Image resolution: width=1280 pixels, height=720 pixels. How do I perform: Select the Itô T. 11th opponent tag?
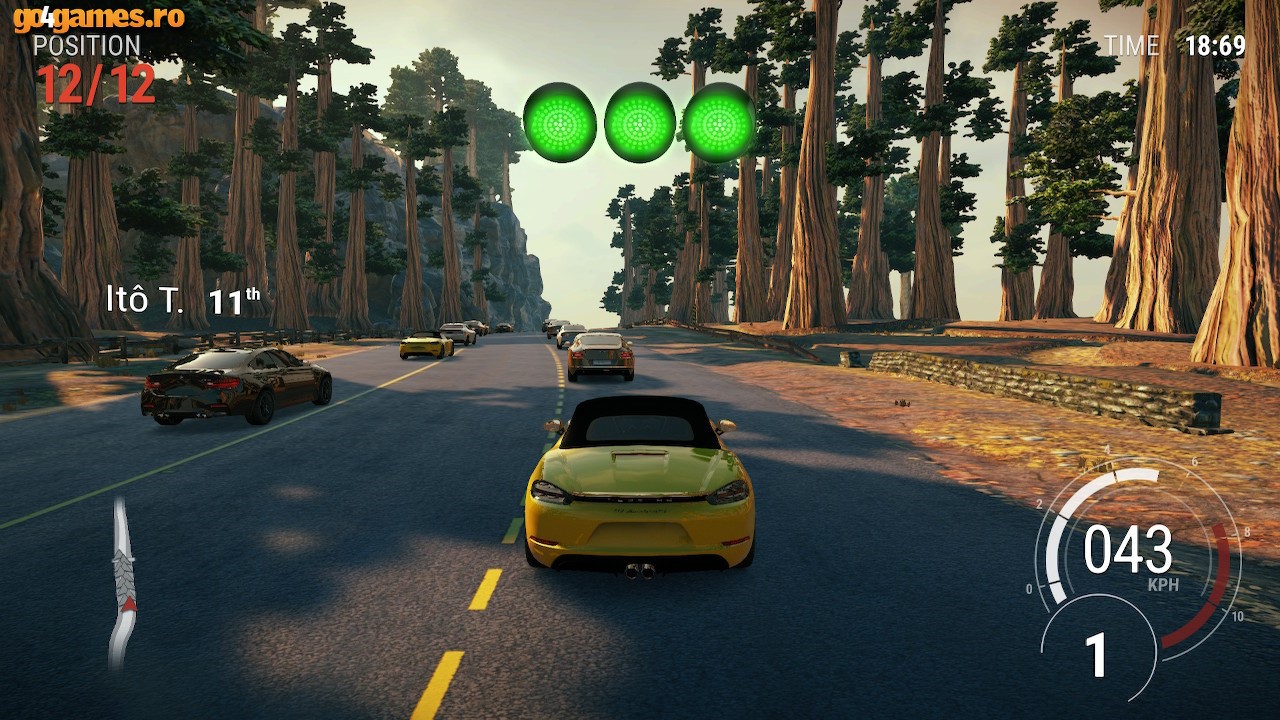click(x=183, y=300)
